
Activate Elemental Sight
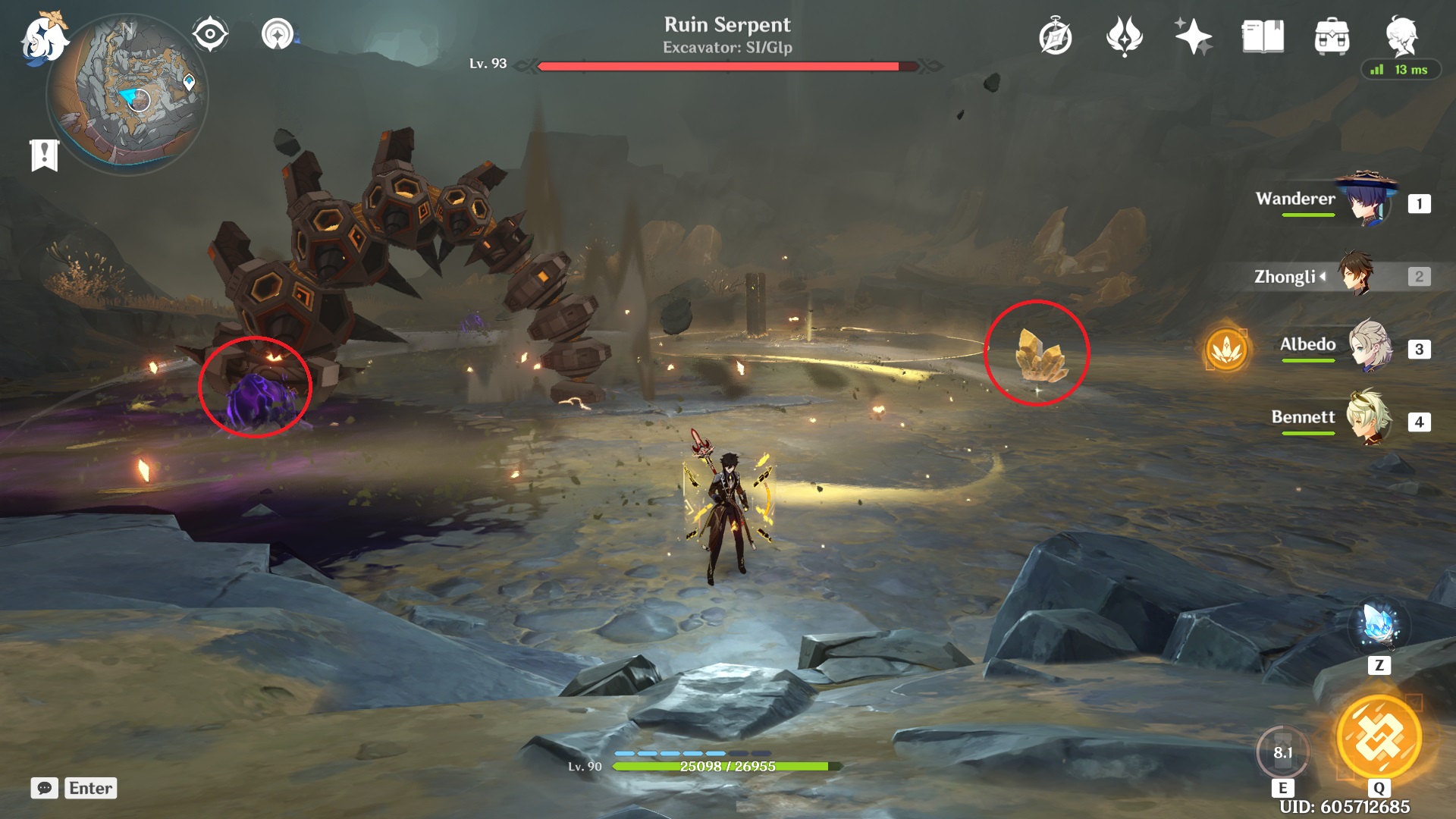[x=210, y=34]
